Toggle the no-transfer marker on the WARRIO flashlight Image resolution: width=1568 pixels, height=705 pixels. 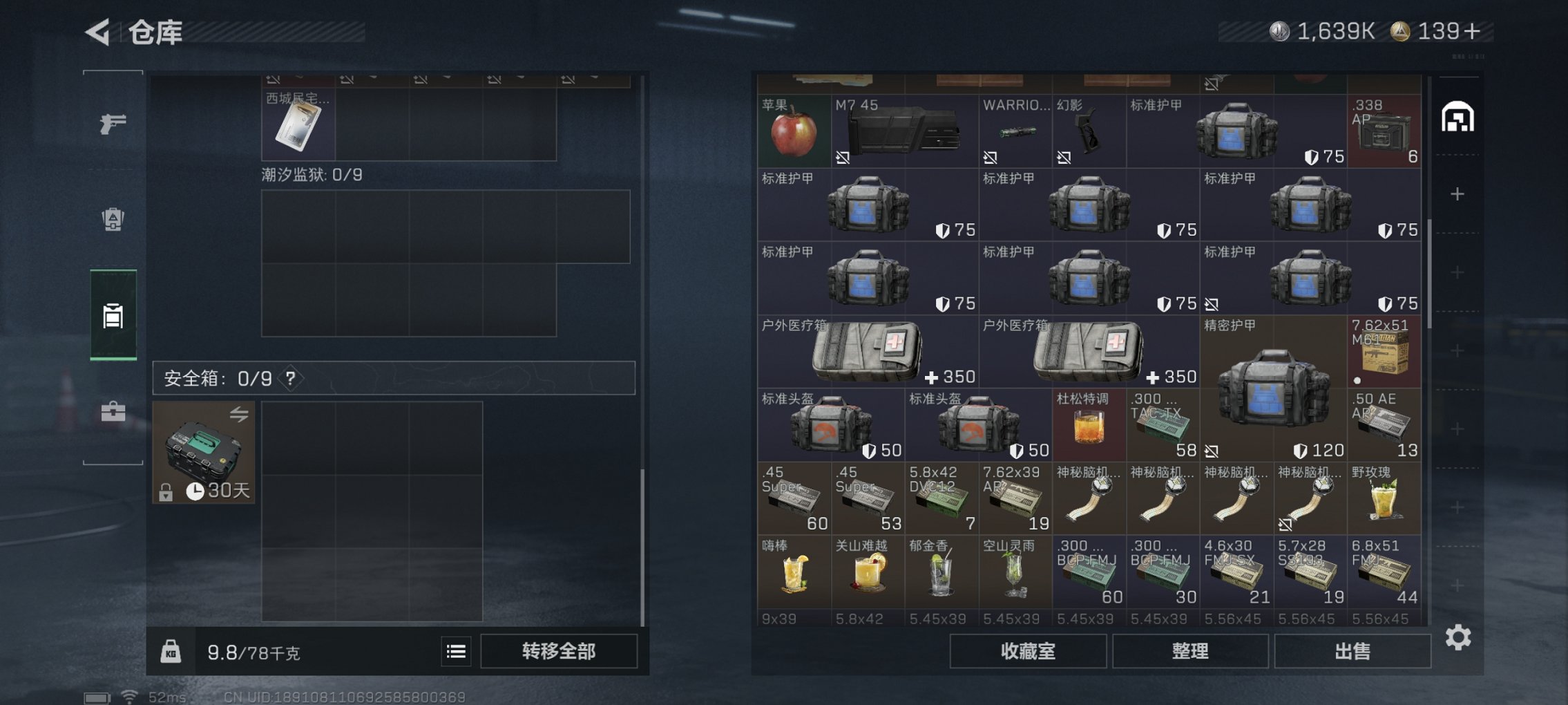(x=990, y=157)
